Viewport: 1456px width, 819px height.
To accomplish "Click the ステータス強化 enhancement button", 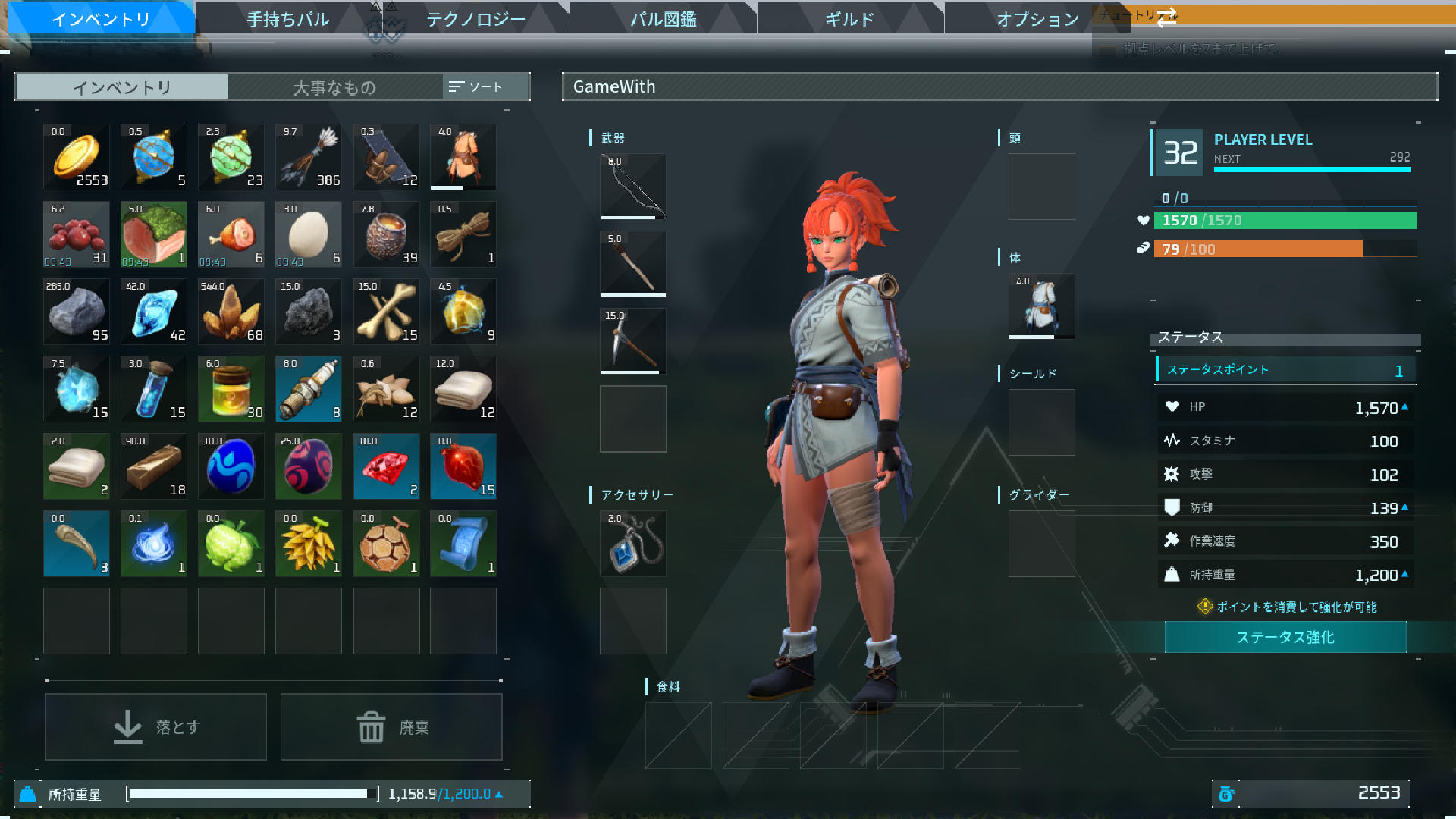I will tap(1285, 638).
